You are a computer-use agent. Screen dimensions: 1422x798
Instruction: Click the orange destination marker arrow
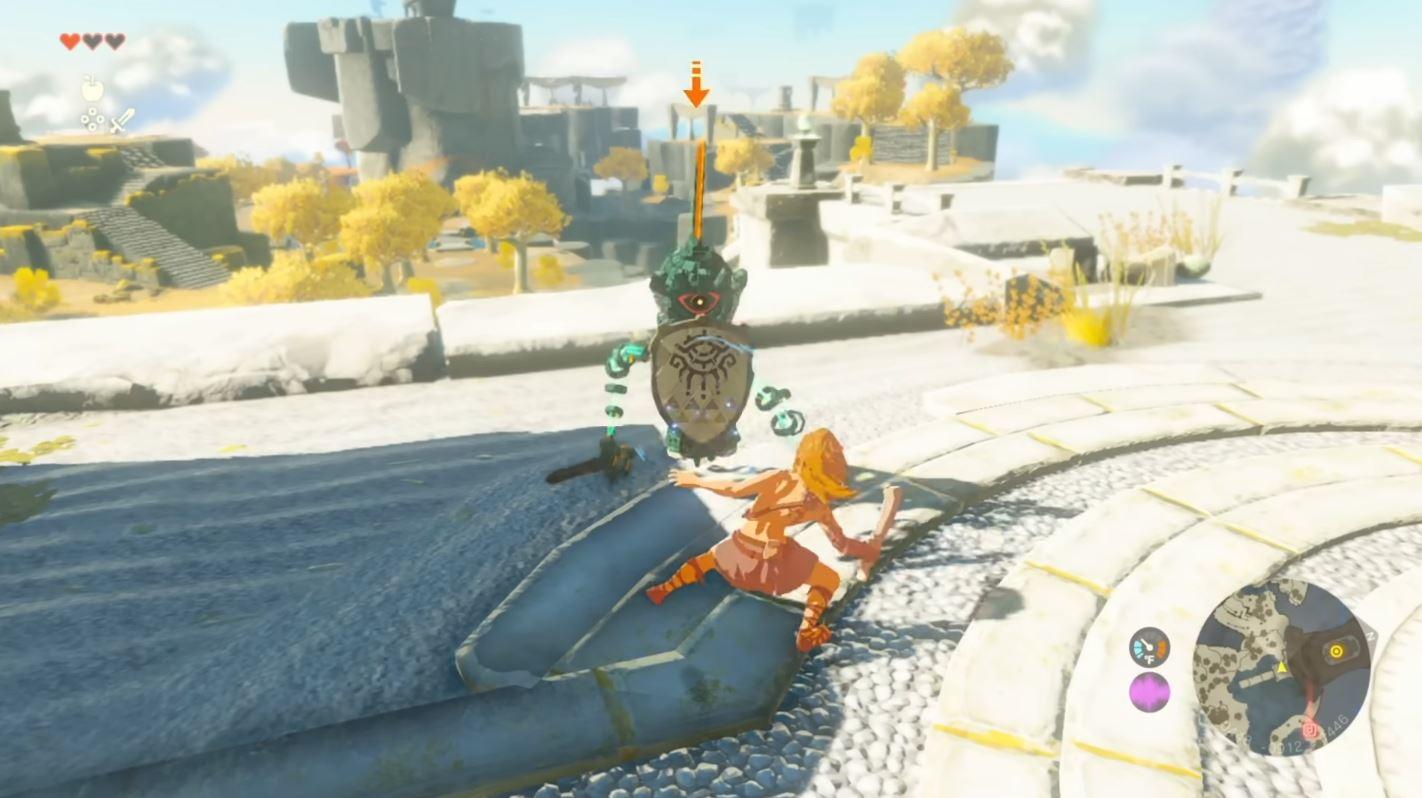pos(697,90)
